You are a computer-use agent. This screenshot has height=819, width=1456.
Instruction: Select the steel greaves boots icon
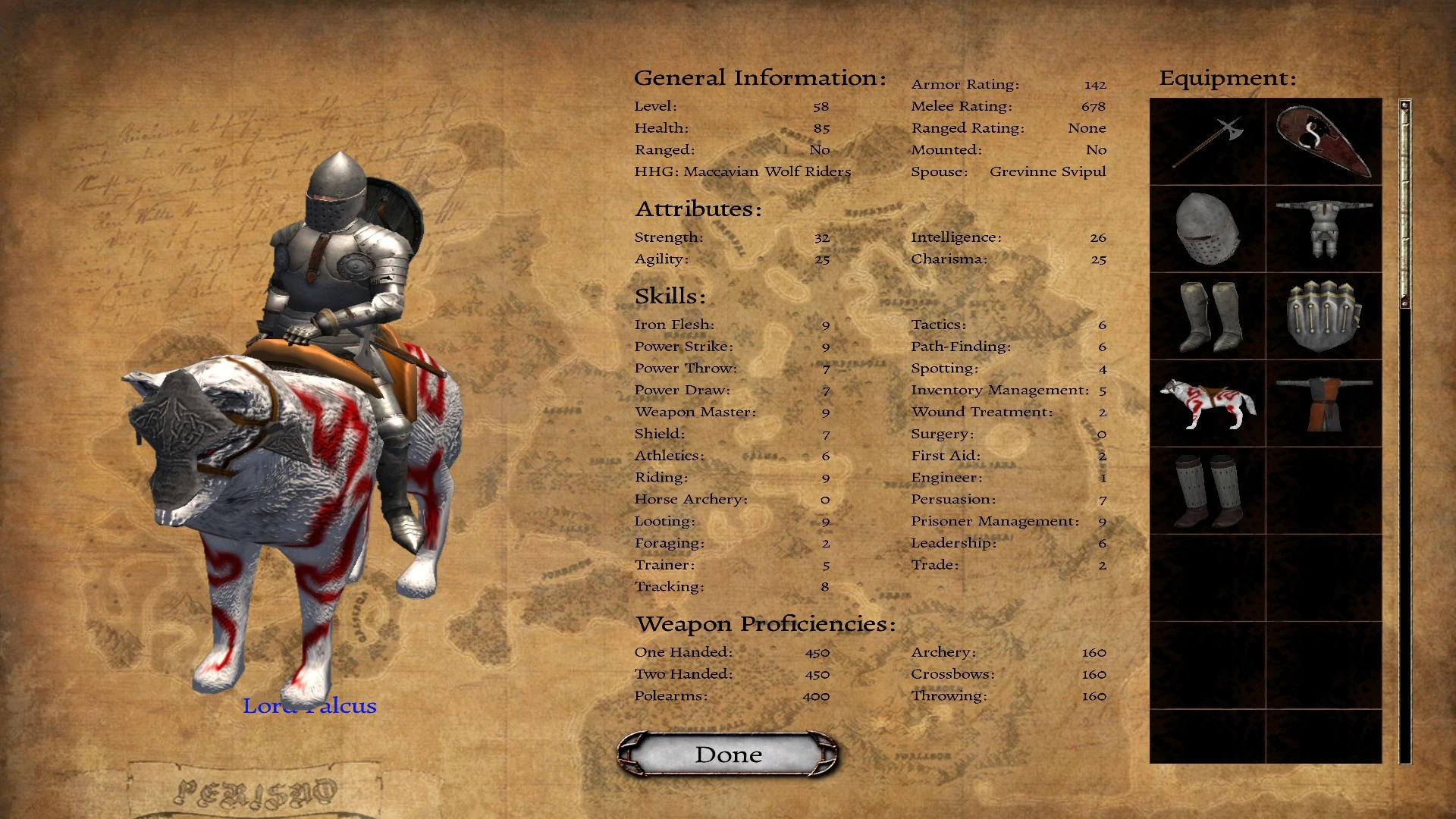tap(1207, 316)
